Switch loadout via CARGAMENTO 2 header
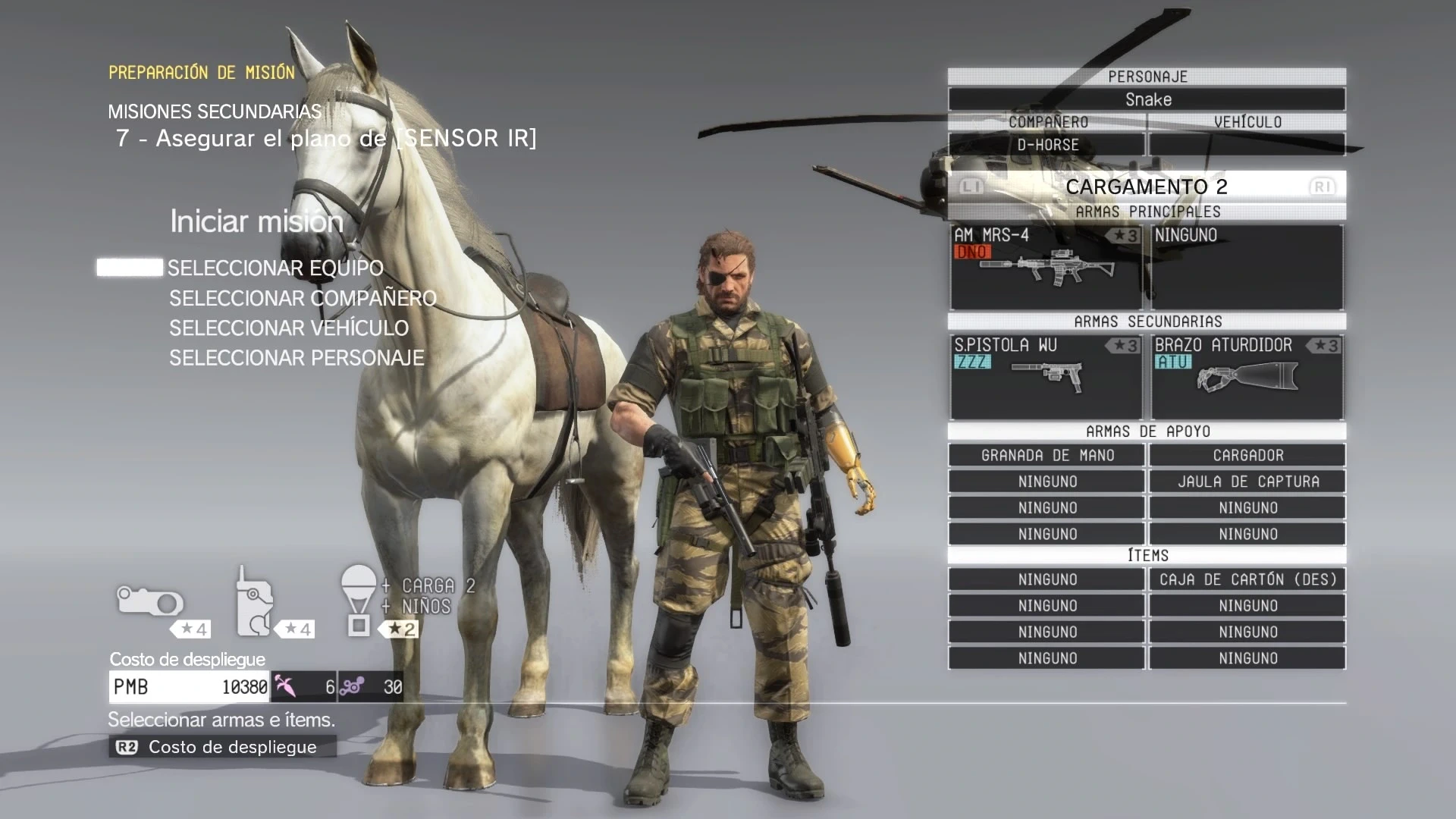Viewport: 1456px width, 819px height. point(1146,187)
